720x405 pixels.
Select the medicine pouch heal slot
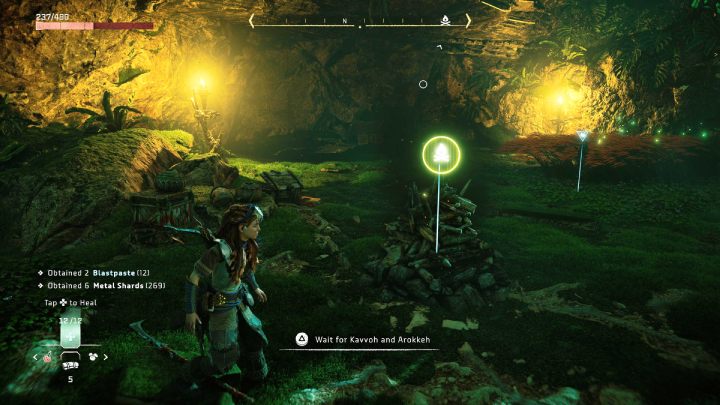click(70, 336)
